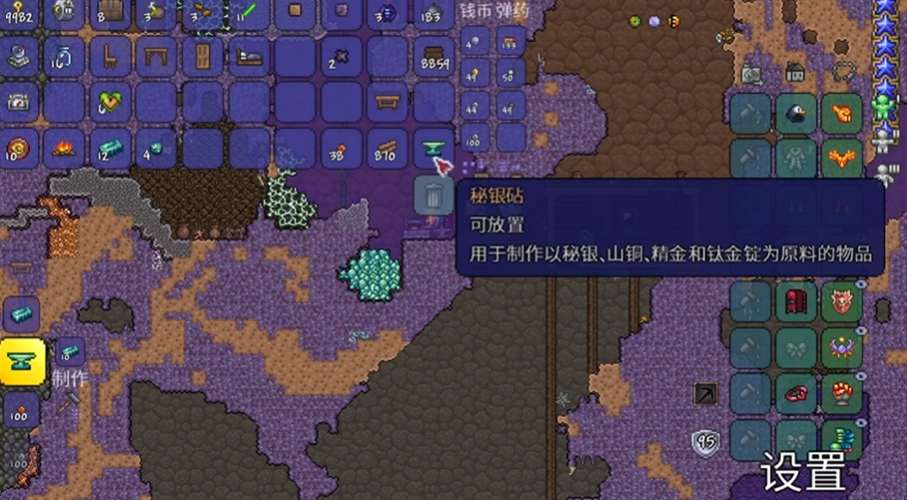
Task: Select the heart-shaped accessory slot
Action: [x=112, y=102]
